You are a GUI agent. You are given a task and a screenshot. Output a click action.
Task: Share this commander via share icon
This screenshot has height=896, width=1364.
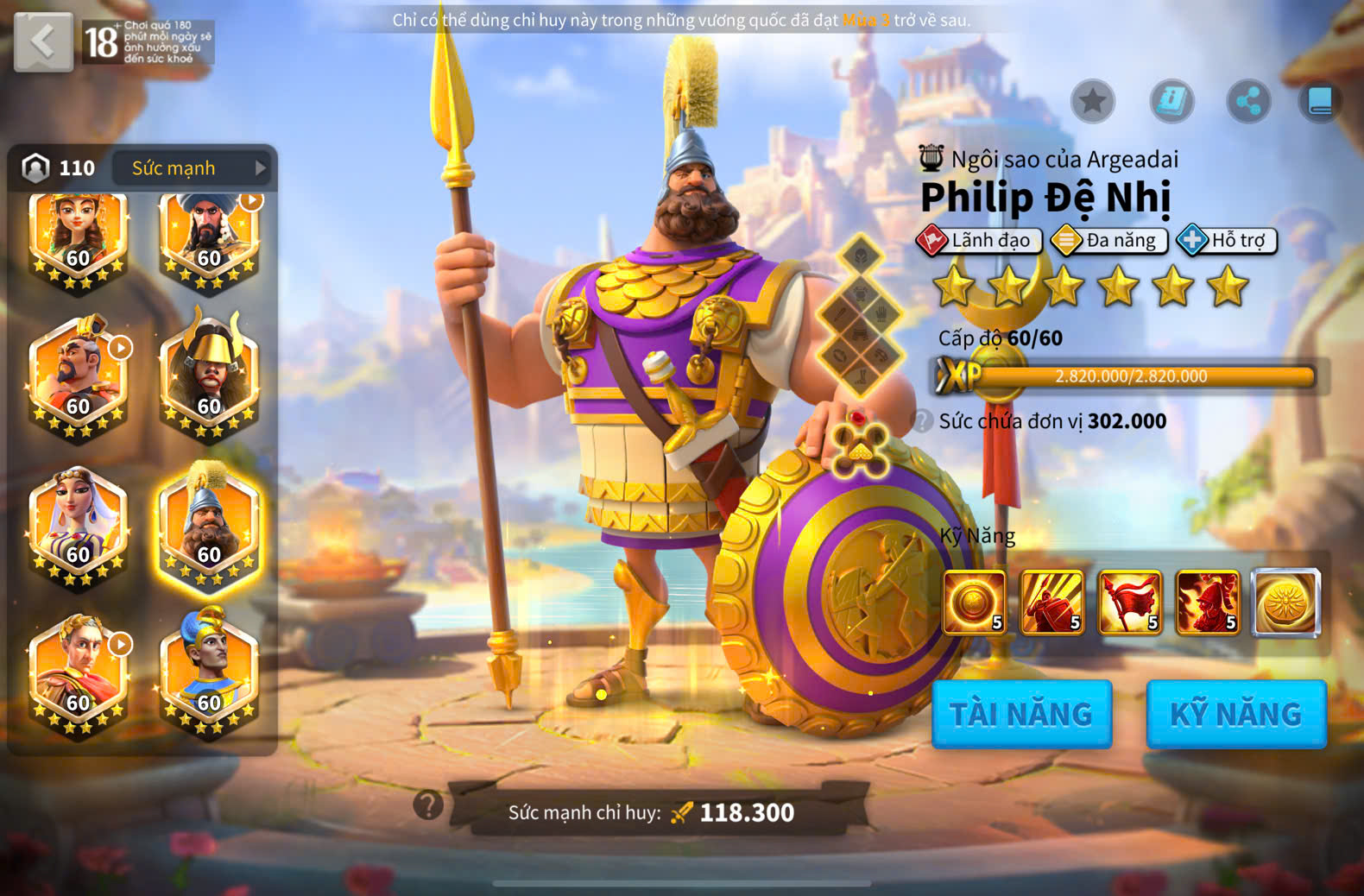point(1248,102)
